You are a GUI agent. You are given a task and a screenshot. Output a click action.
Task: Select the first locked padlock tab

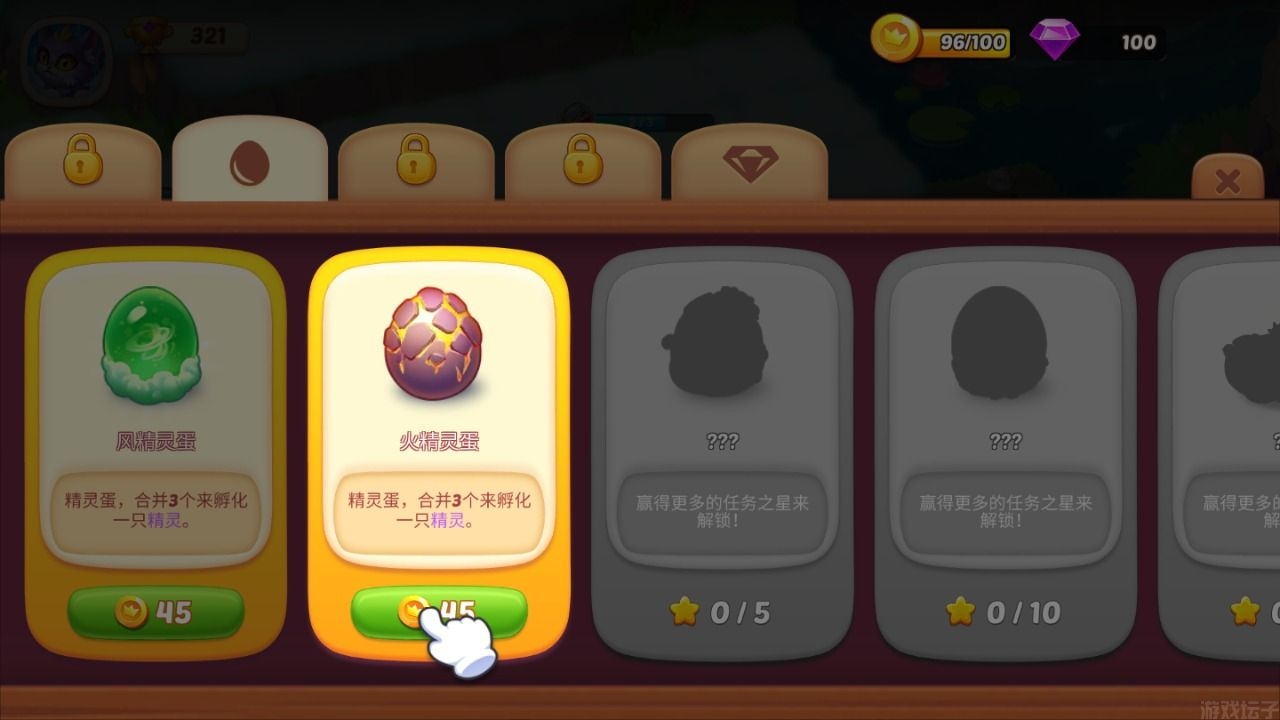pos(85,160)
